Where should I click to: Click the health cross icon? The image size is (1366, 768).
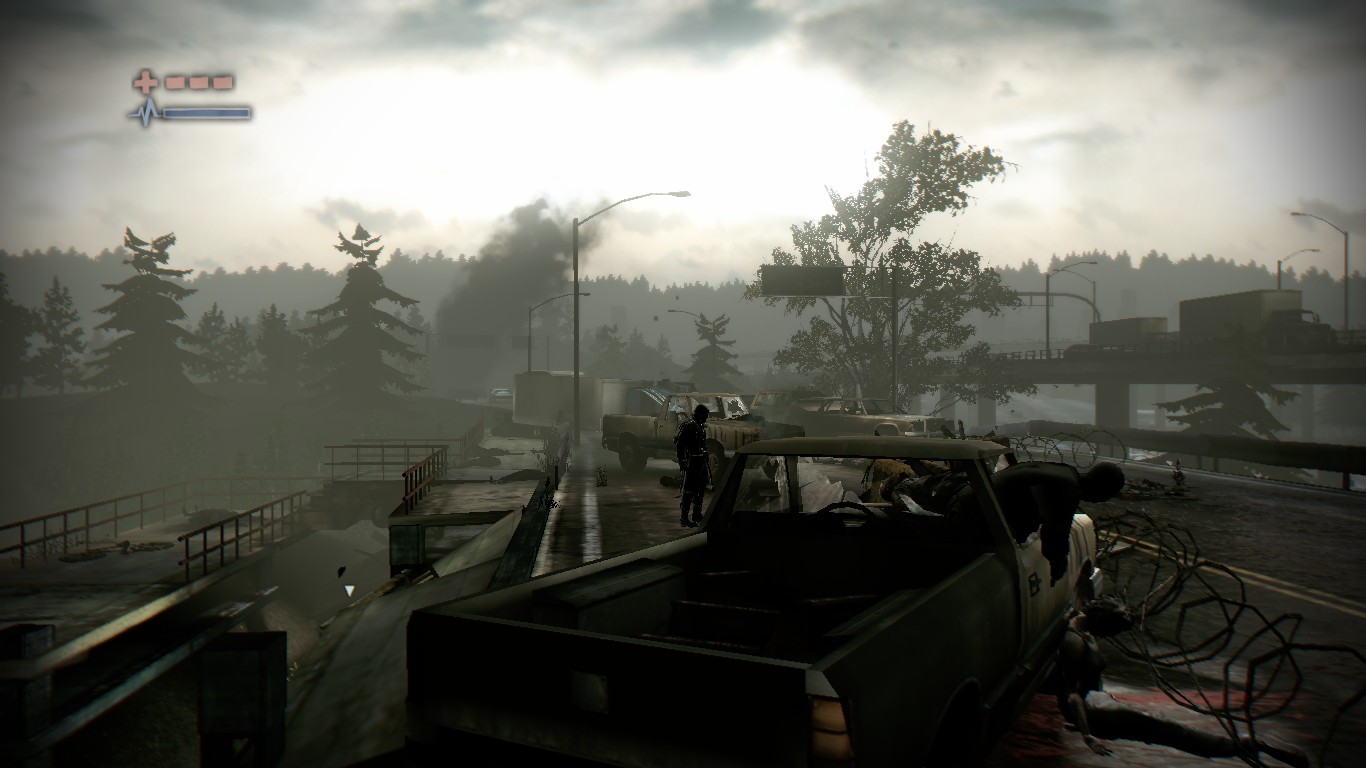click(x=143, y=80)
